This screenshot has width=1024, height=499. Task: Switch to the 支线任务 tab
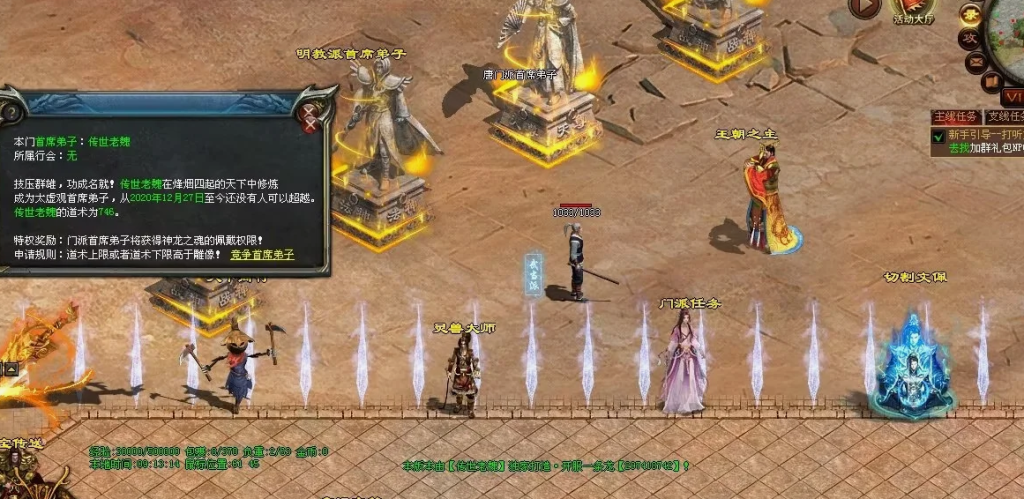(1004, 117)
